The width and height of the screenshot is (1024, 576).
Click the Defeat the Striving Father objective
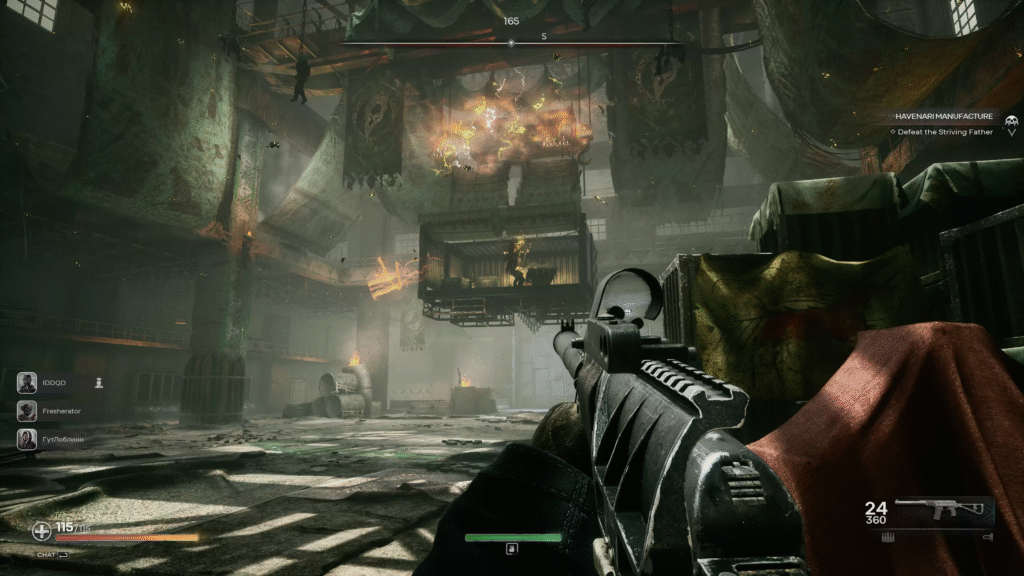[944, 132]
